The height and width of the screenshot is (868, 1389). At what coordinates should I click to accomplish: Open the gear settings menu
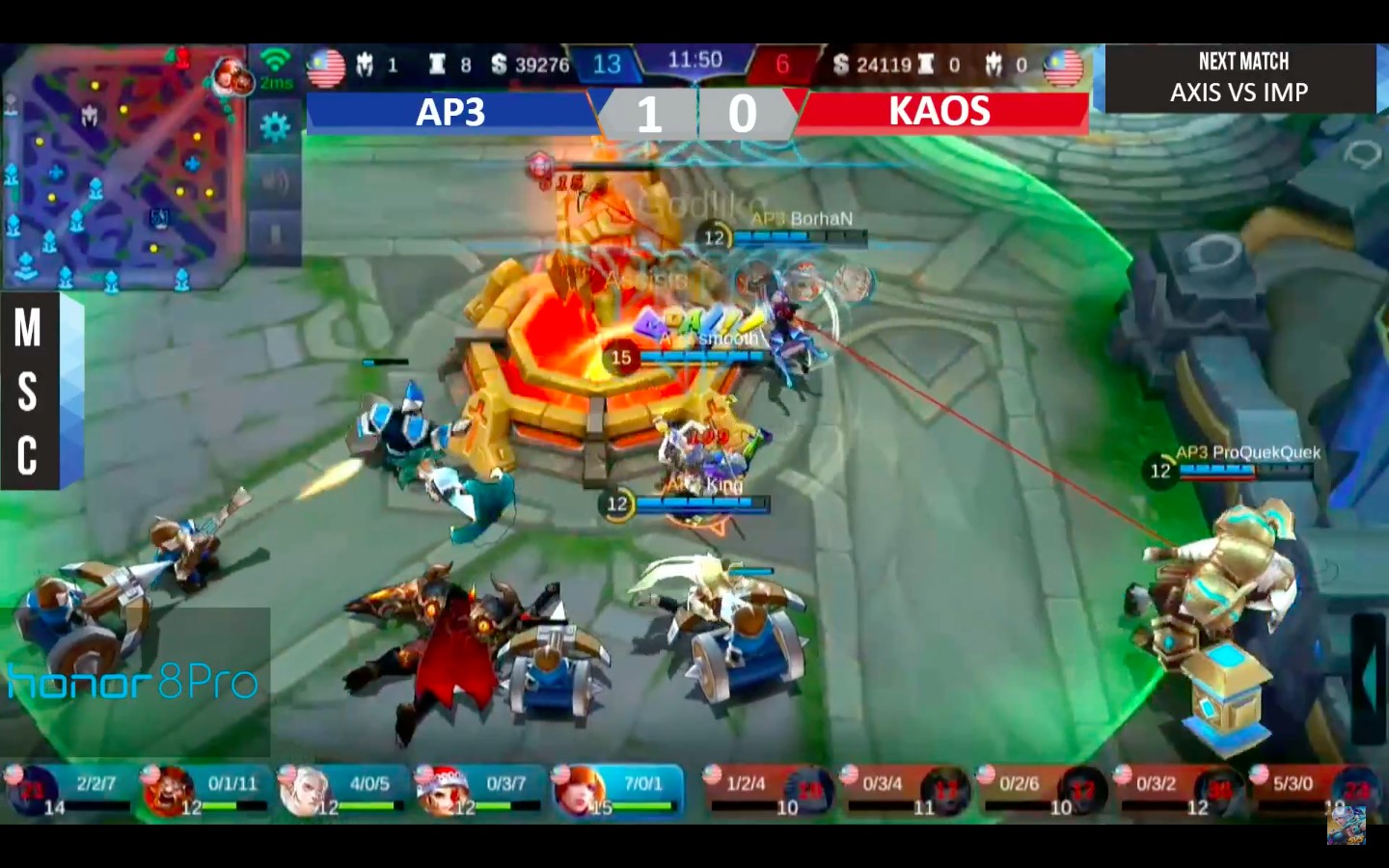275,126
